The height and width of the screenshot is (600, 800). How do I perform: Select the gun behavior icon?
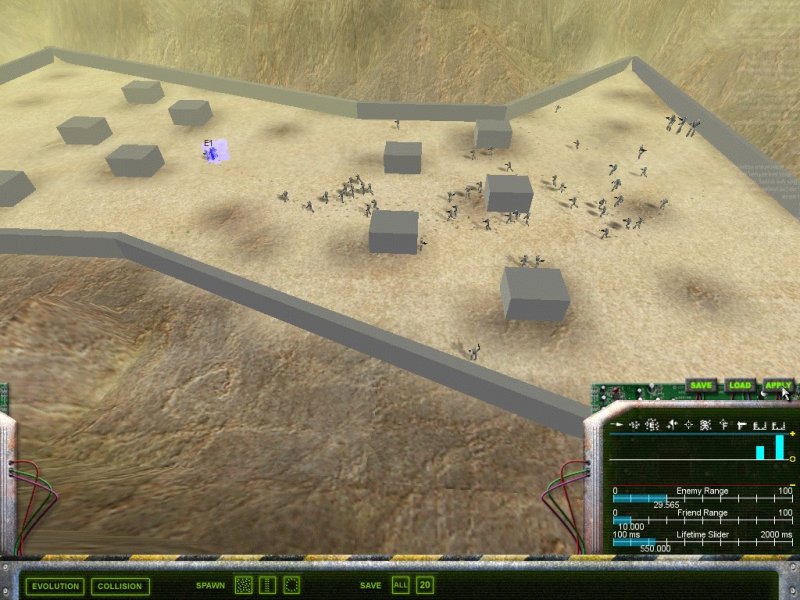(x=740, y=426)
